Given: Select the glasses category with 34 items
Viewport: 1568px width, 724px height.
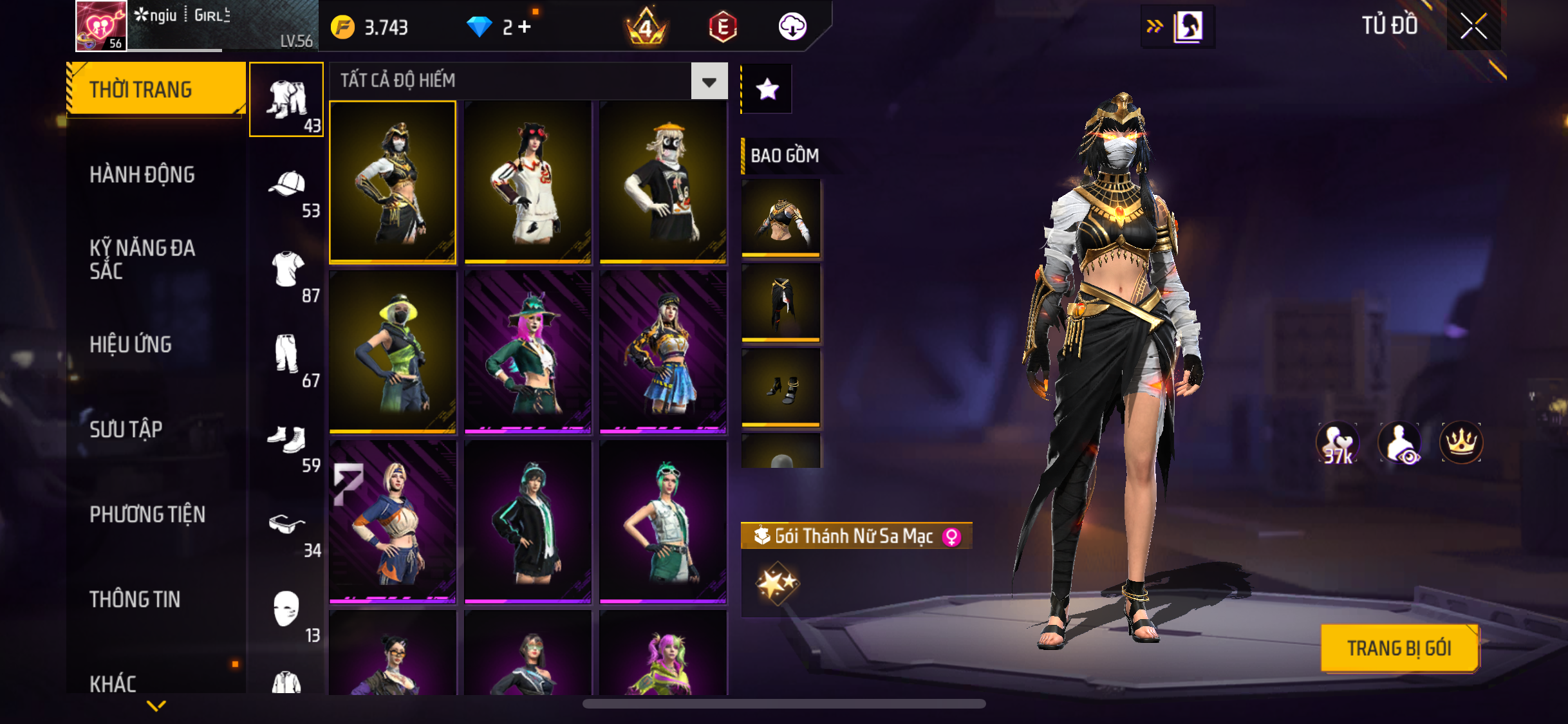Looking at the screenshot, I should tap(287, 528).
